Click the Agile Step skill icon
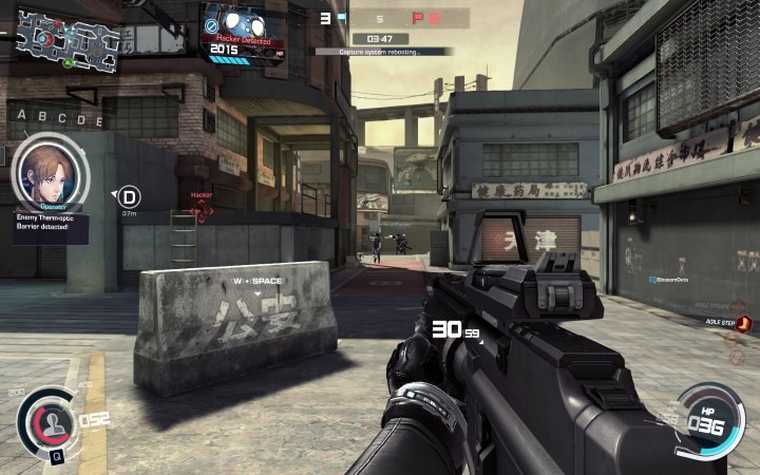 coord(742,323)
